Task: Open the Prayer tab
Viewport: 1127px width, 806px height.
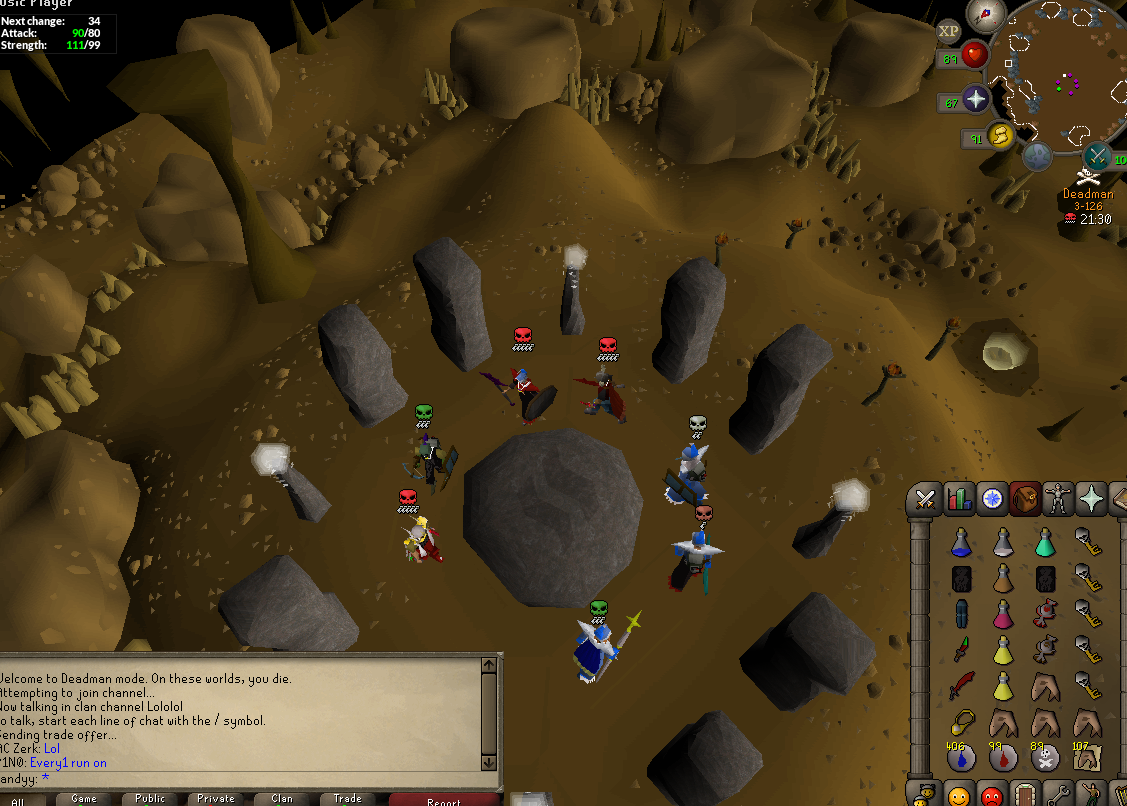Action: (x=1091, y=498)
